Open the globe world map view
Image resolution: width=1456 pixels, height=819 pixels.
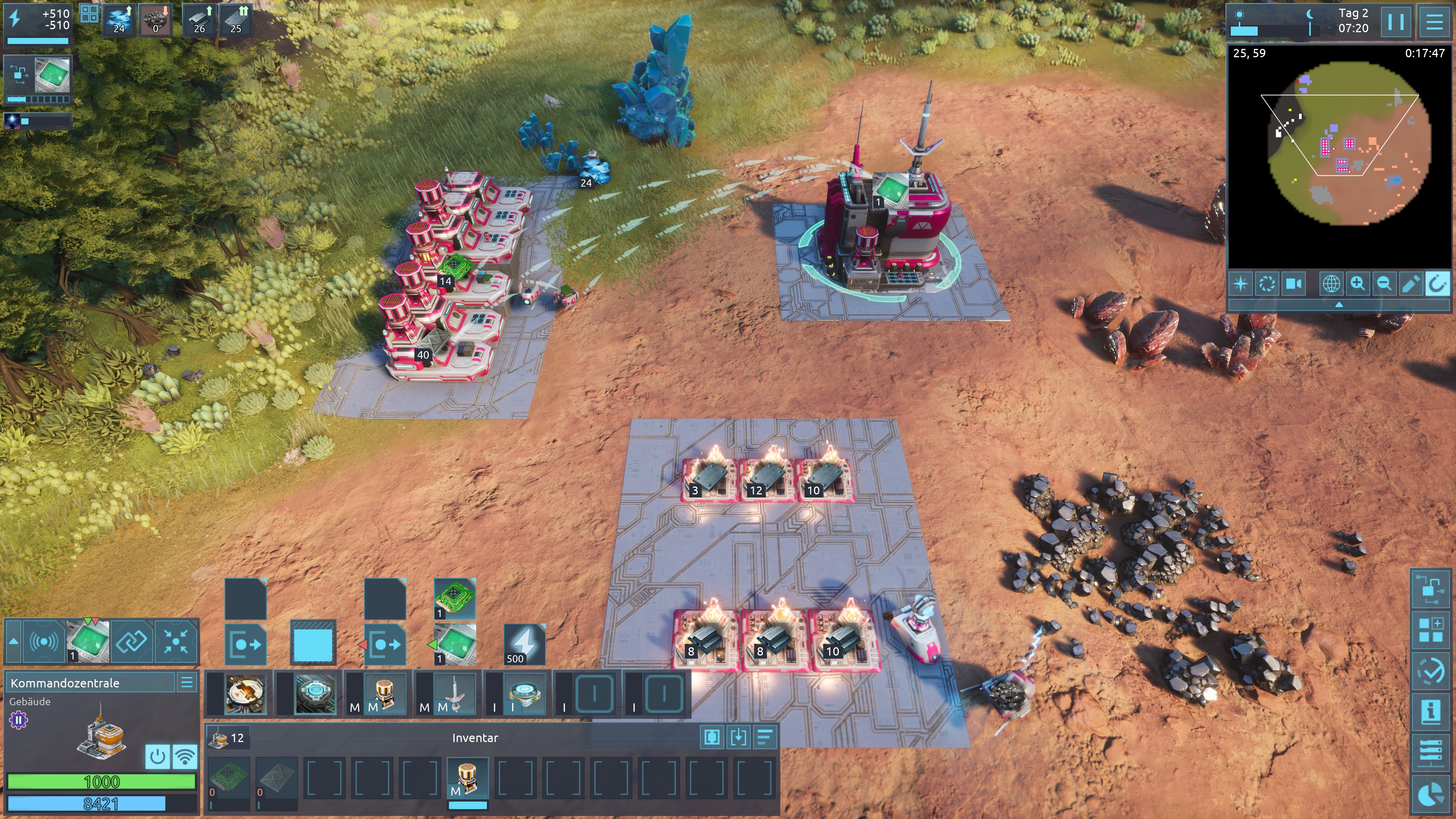1330,283
